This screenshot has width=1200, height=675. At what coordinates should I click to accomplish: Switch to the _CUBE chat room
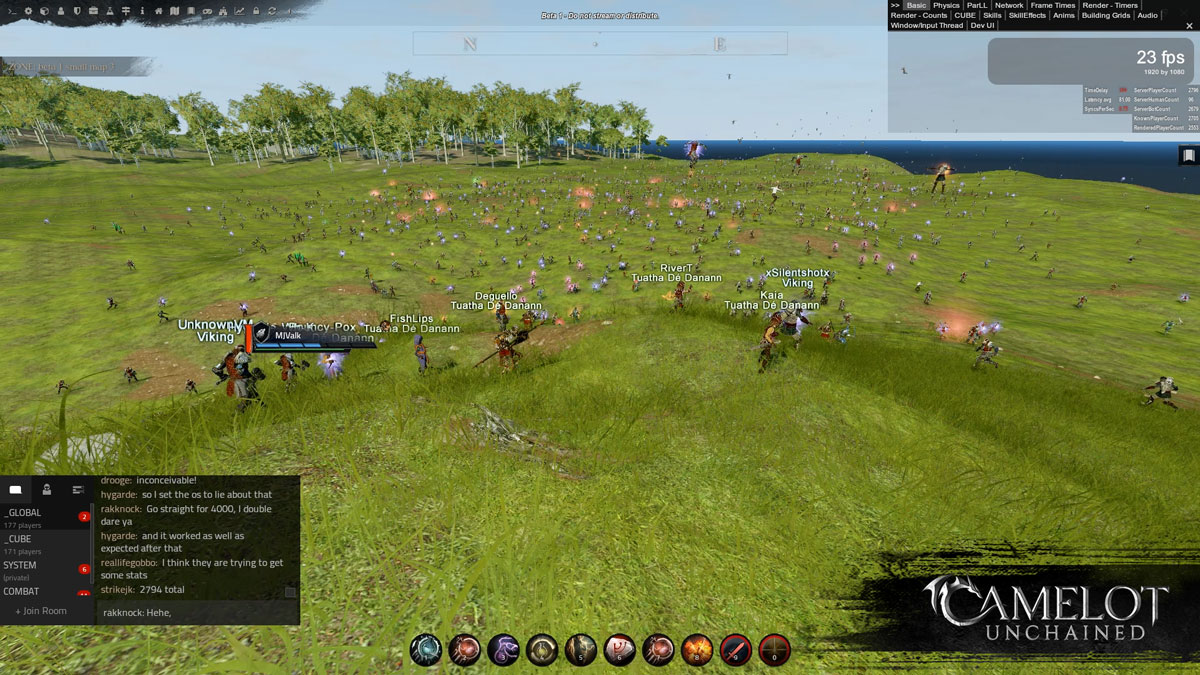[18, 539]
